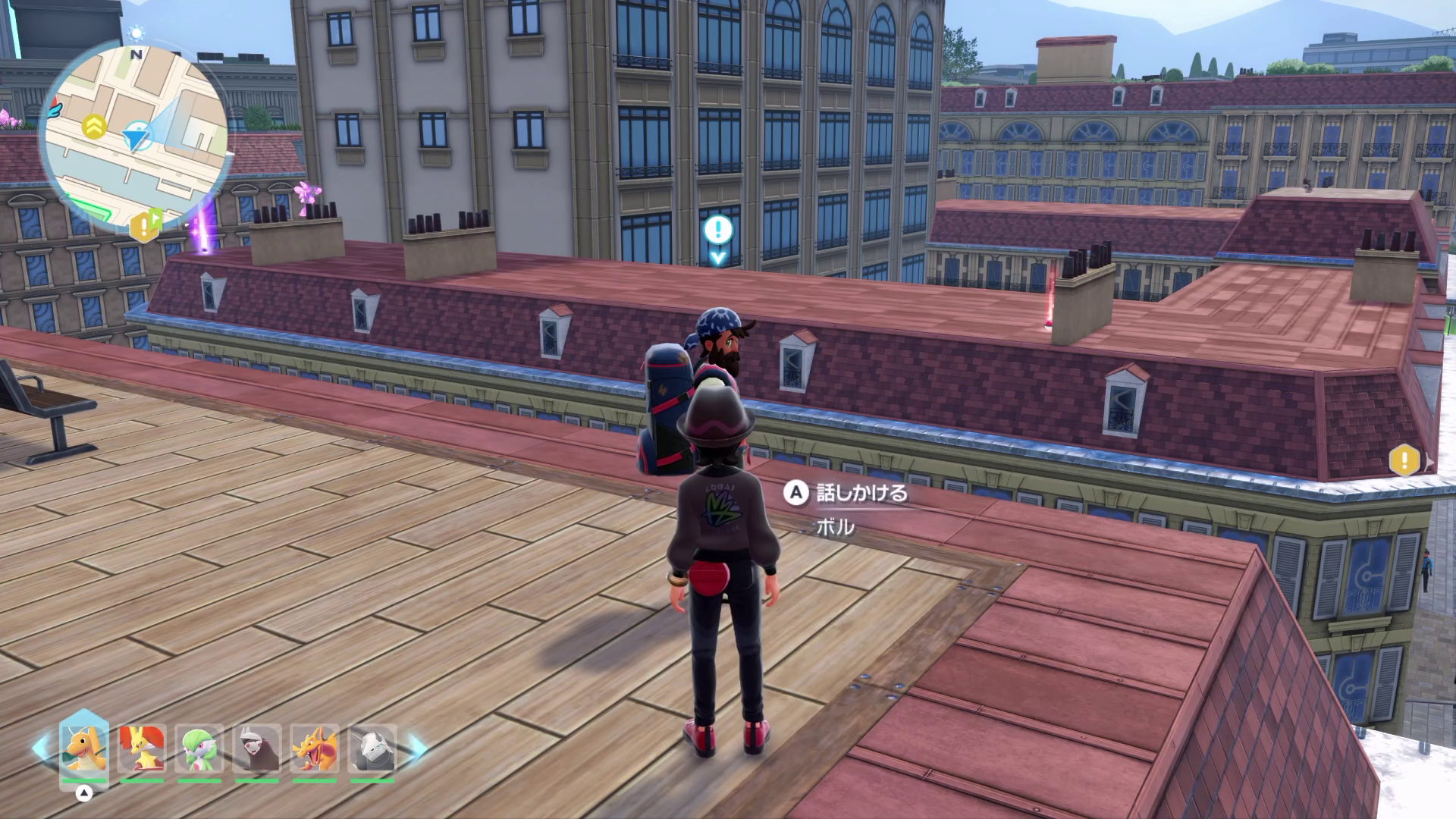Choose Aggron from the party bar
This screenshot has height=819, width=1456.
pos(372,748)
